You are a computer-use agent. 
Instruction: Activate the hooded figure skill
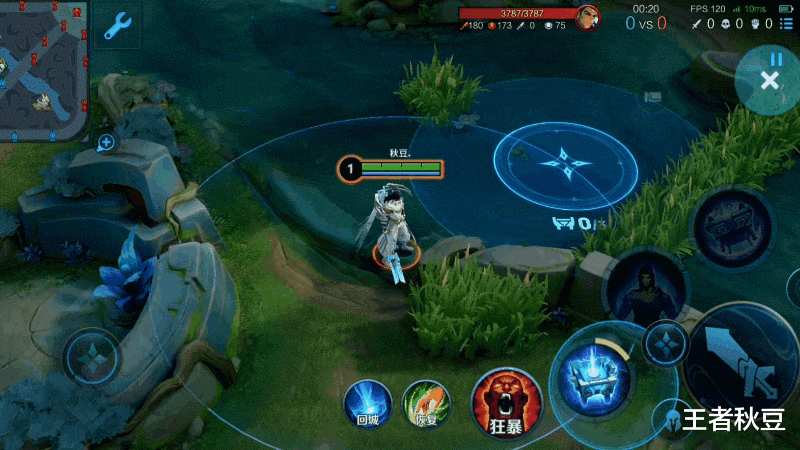tap(643, 292)
